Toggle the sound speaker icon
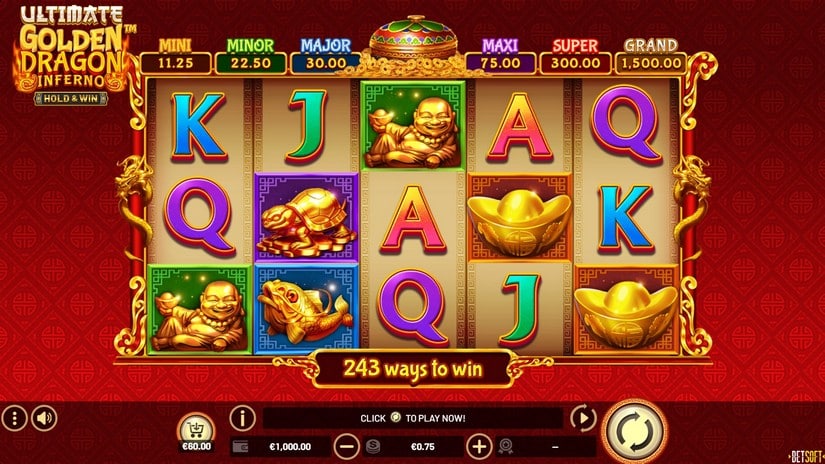Image resolution: width=825 pixels, height=464 pixels. pos(42,417)
